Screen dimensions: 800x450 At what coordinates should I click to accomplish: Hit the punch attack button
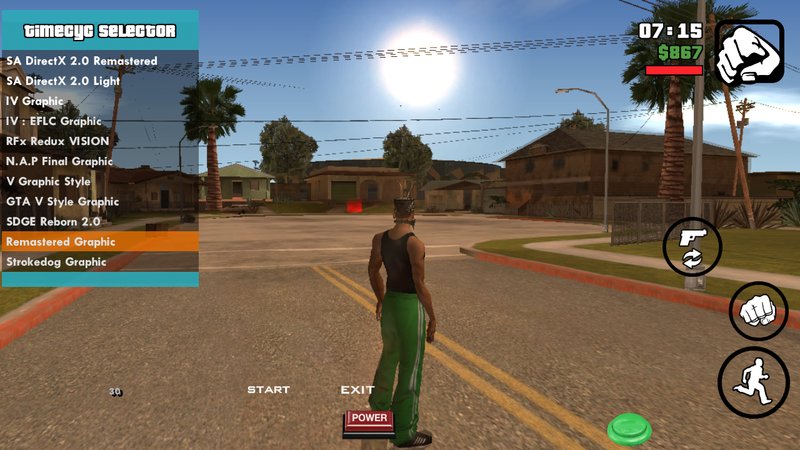click(x=758, y=311)
